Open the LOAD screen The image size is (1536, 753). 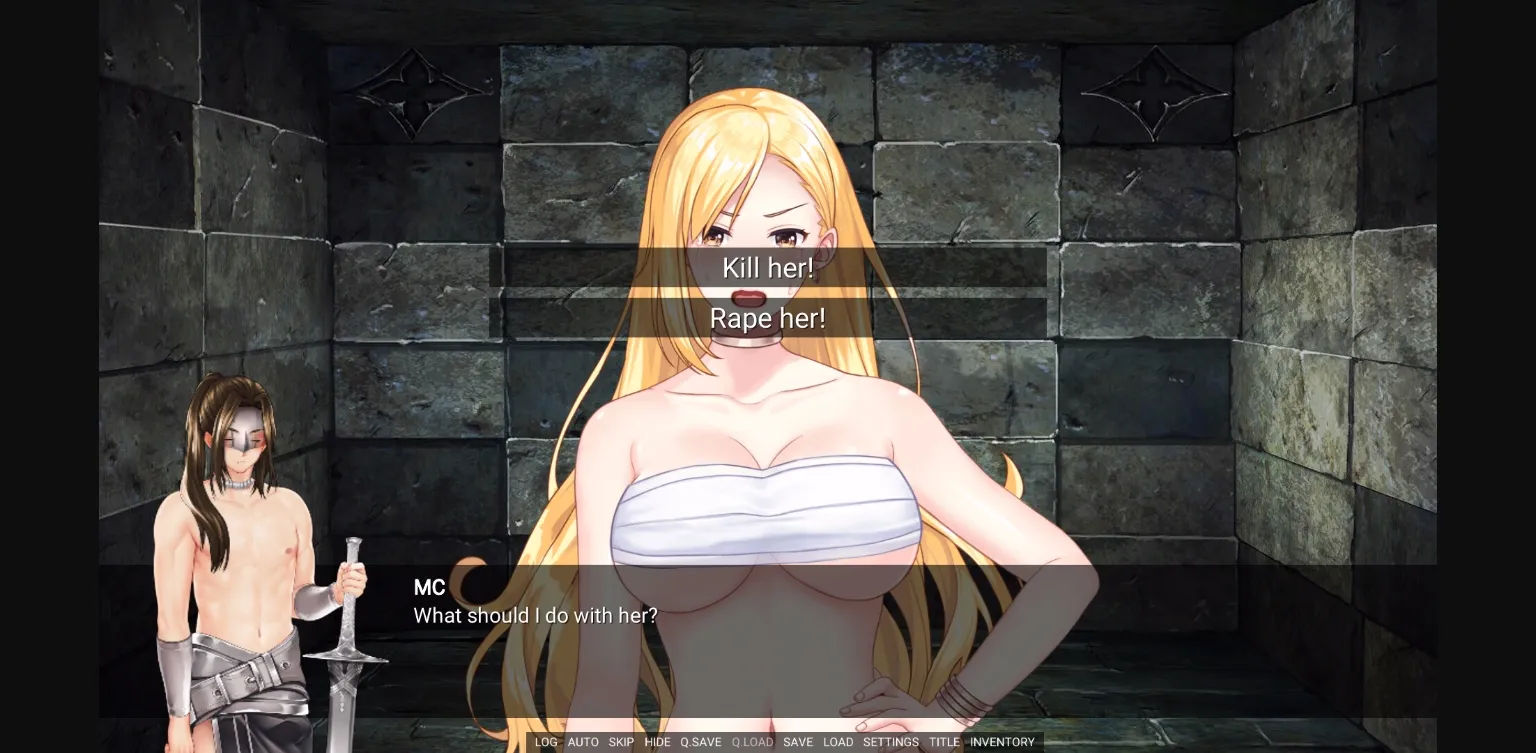[838, 742]
